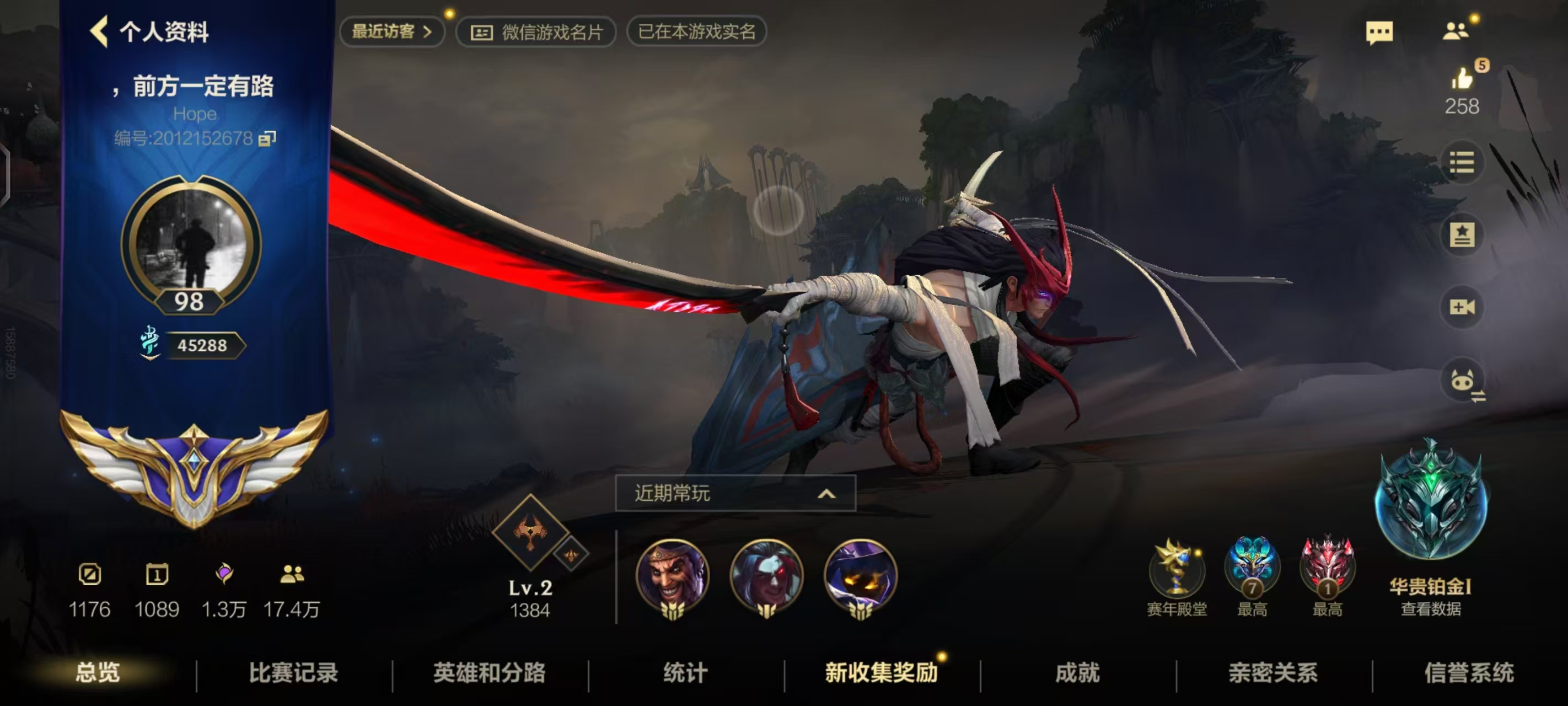1568x706 pixels.
Task: Open the 统计 statistics tab
Action: tap(685, 673)
